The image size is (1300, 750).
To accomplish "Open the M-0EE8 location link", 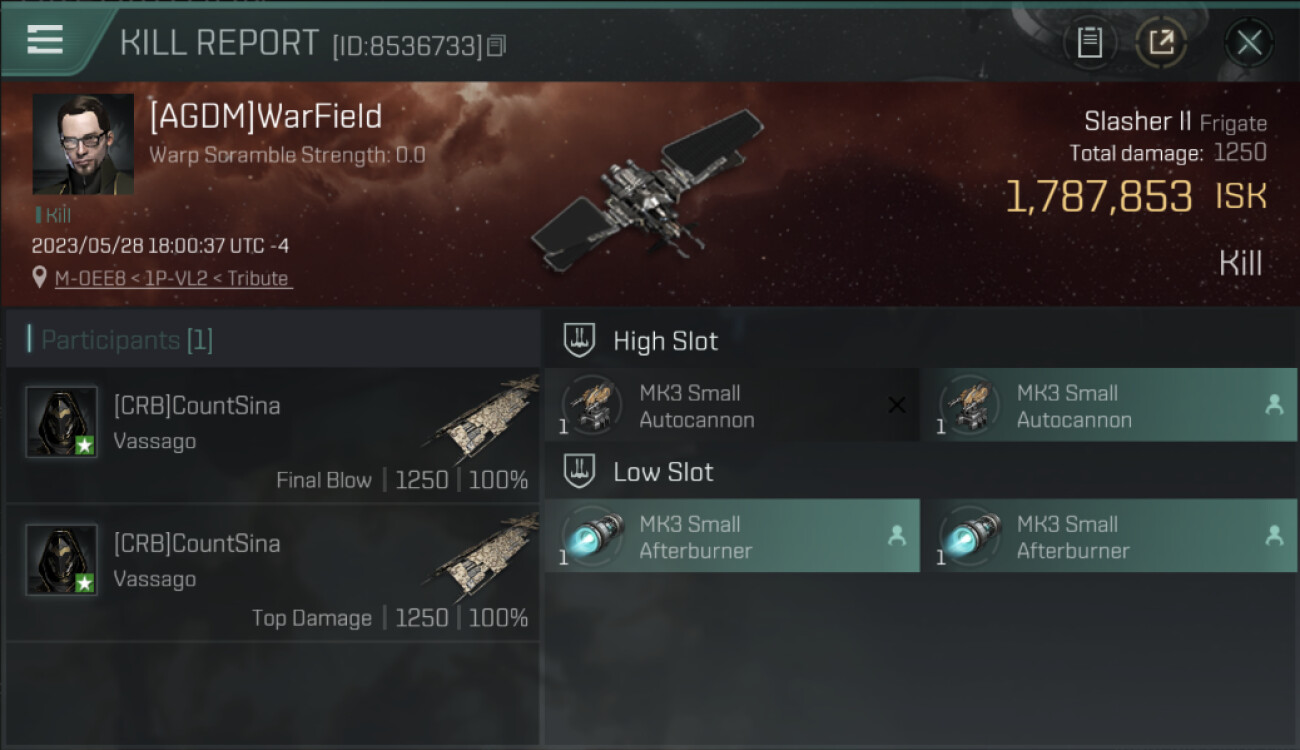I will [x=173, y=279].
